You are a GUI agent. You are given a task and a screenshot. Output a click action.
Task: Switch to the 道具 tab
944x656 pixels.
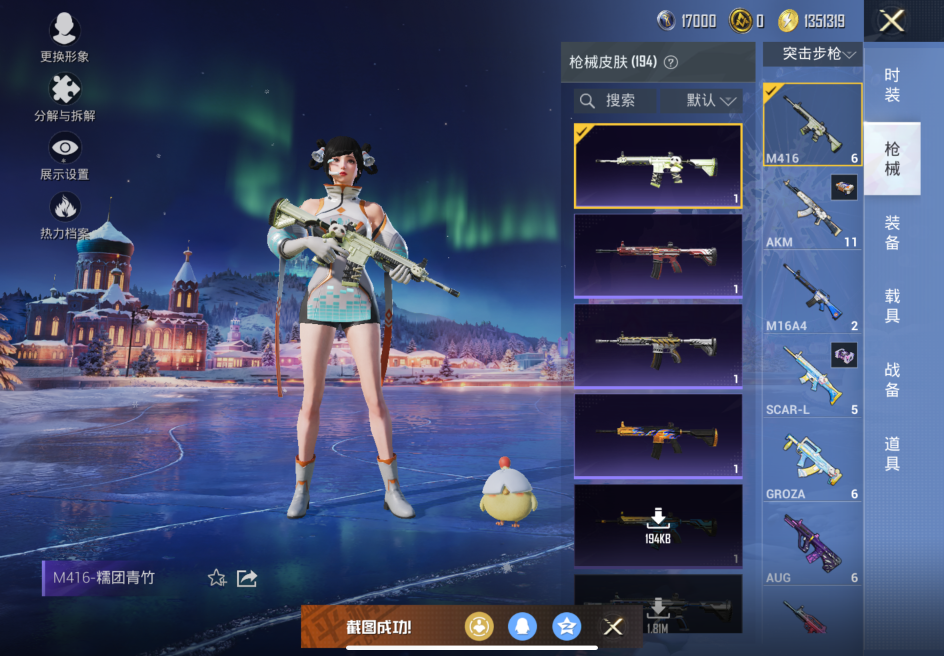(892, 454)
